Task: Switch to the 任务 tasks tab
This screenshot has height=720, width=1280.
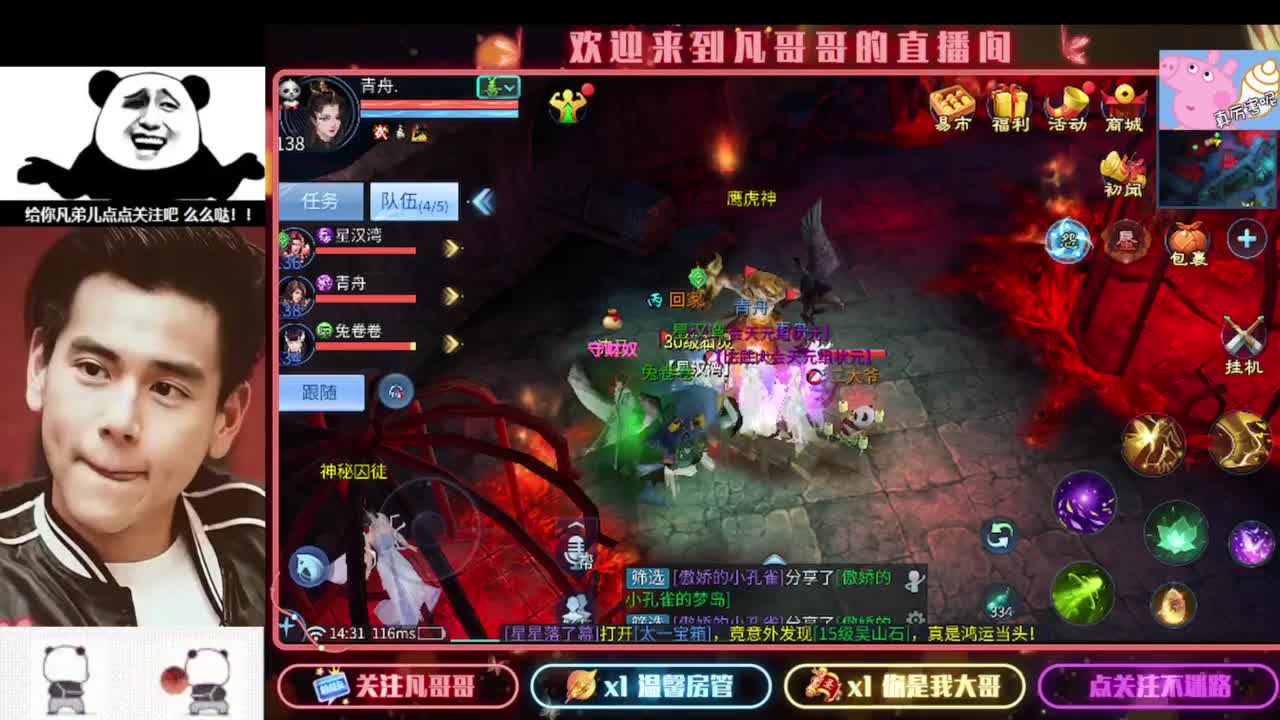Action: pos(320,200)
